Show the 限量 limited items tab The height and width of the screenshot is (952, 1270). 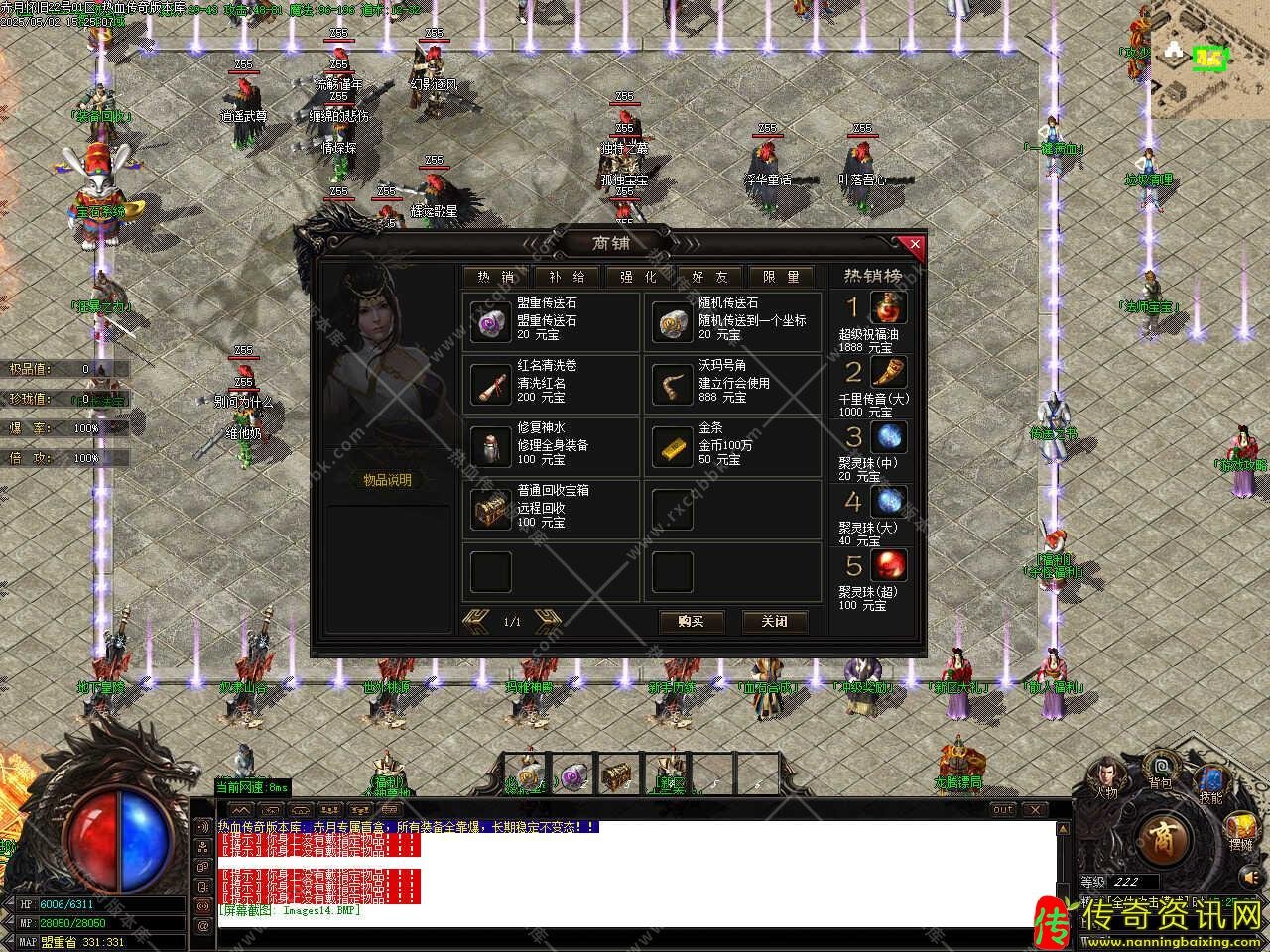[781, 277]
